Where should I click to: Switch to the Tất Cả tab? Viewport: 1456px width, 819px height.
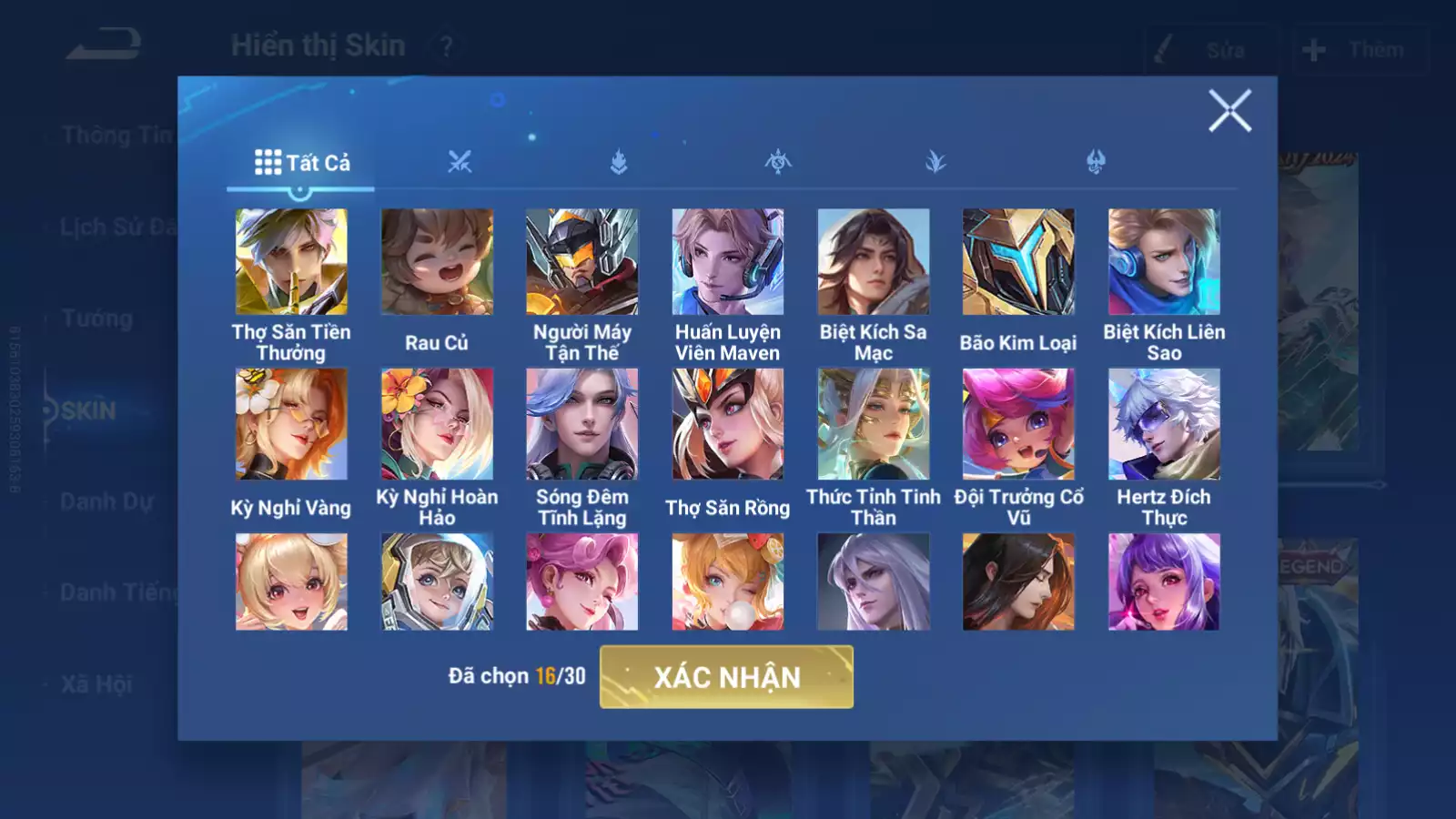pyautogui.click(x=301, y=163)
